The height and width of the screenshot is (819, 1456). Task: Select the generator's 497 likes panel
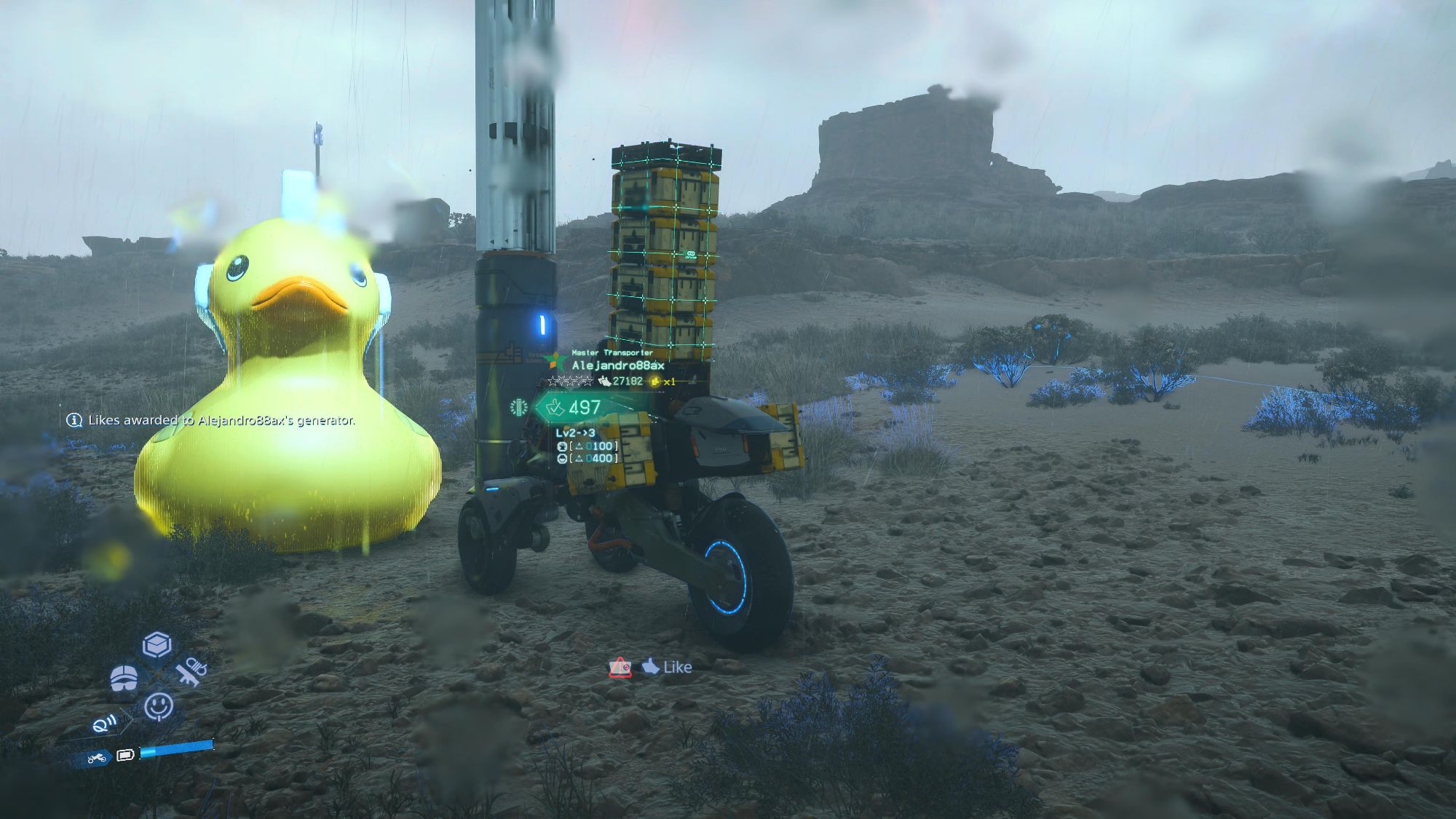(574, 408)
